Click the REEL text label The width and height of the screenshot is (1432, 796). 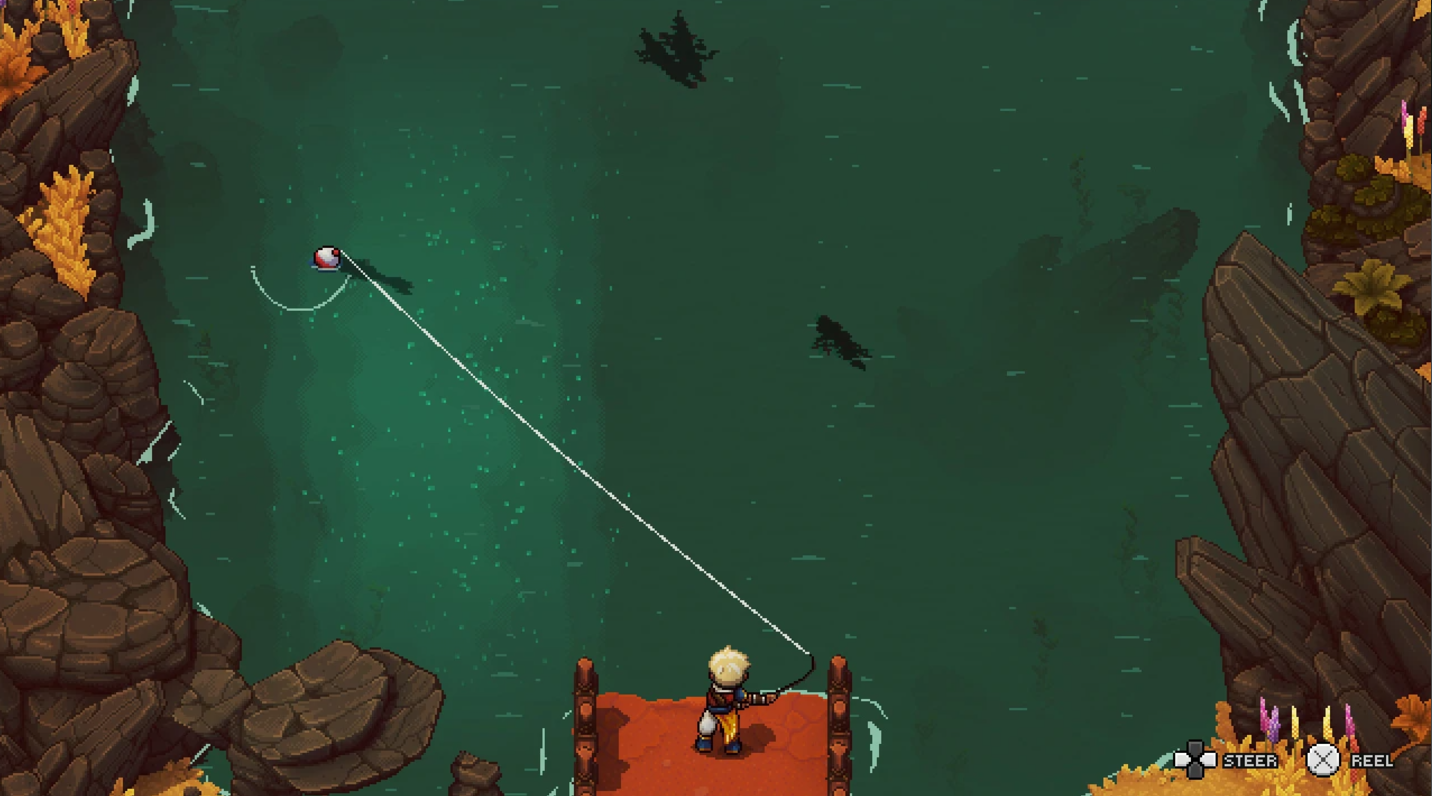(x=1372, y=760)
